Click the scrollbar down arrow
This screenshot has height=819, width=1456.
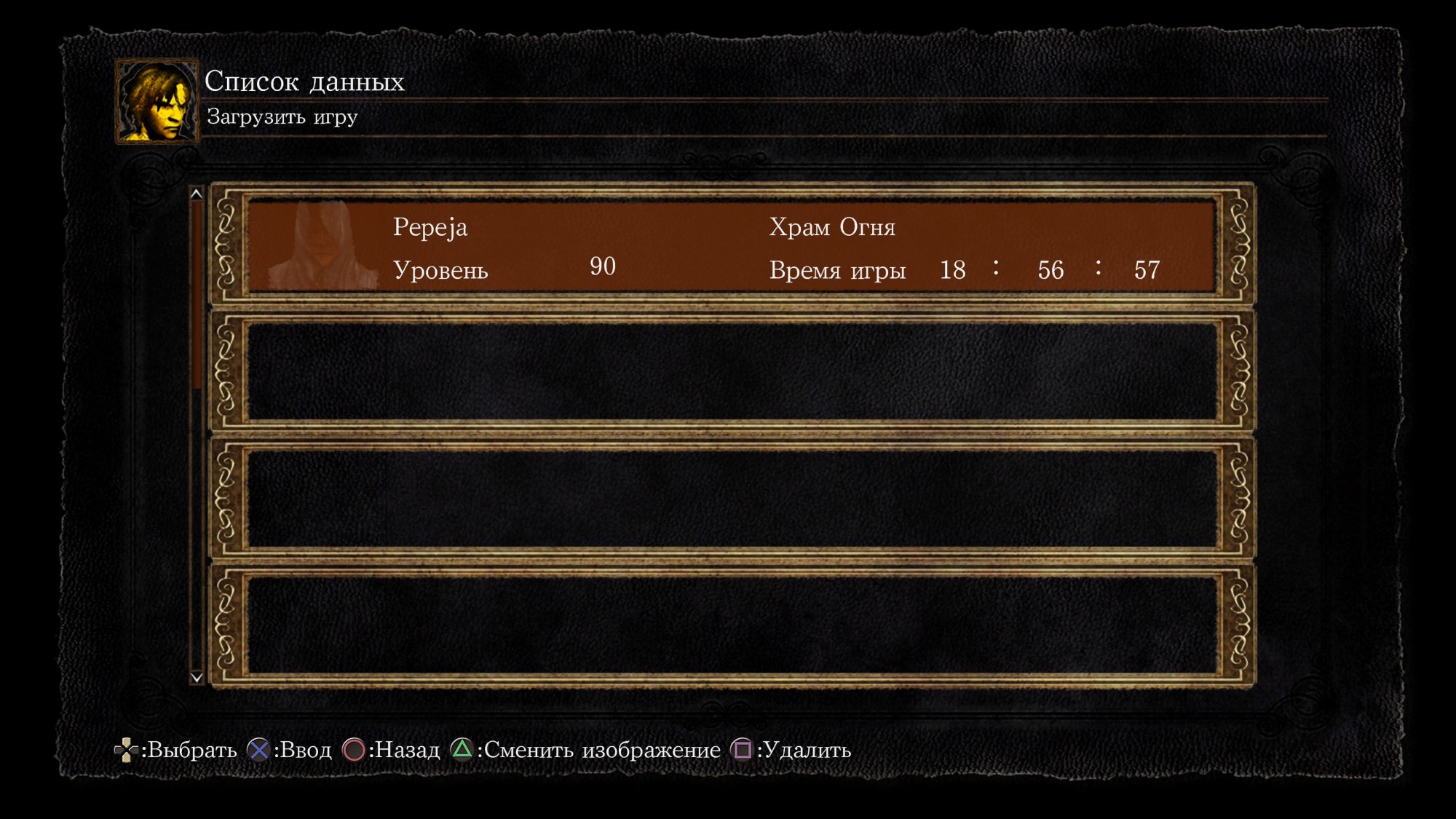pyautogui.click(x=195, y=677)
